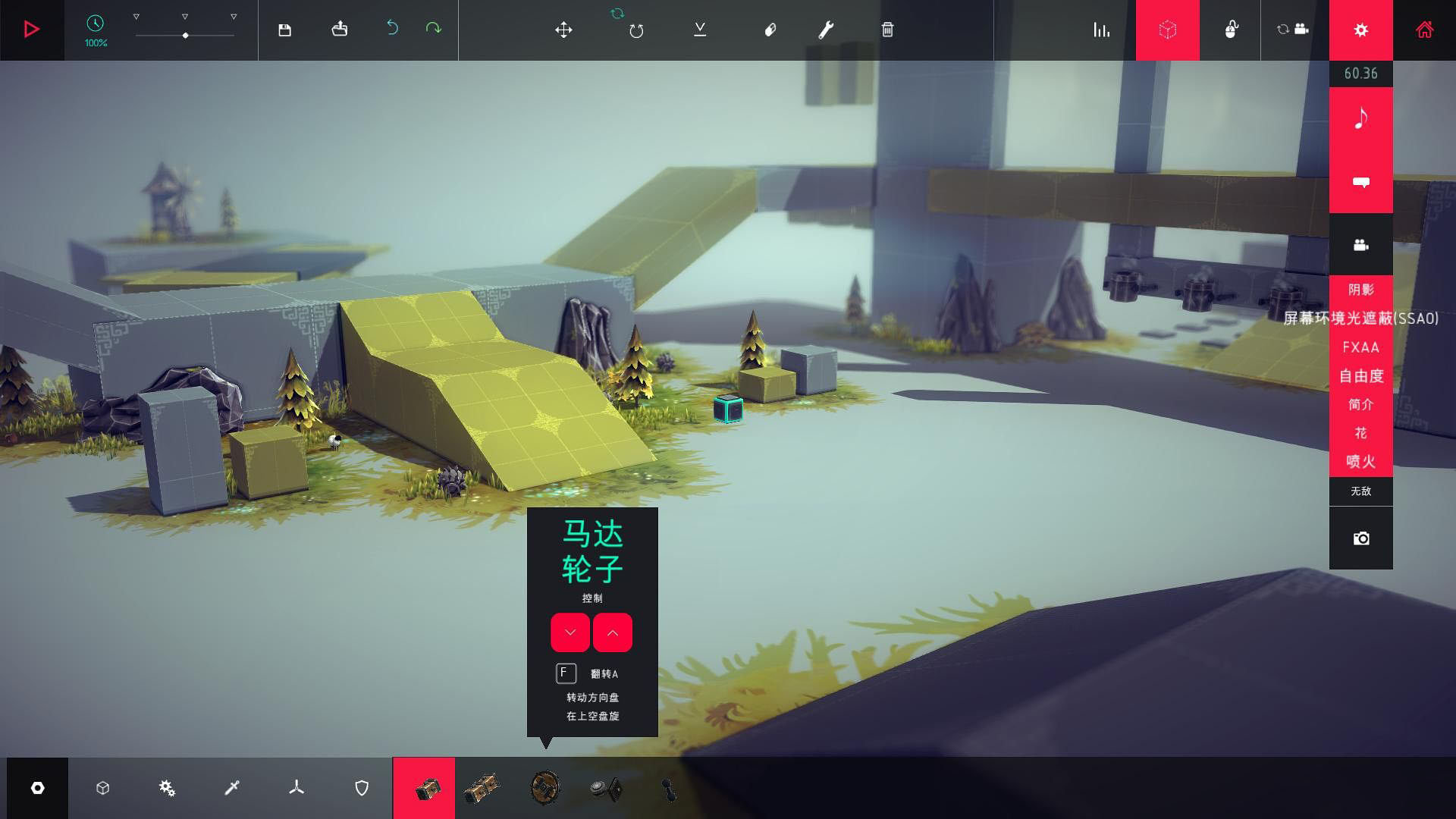Click the trash can delete icon
Screen dimensions: 1456x819
(x=887, y=30)
